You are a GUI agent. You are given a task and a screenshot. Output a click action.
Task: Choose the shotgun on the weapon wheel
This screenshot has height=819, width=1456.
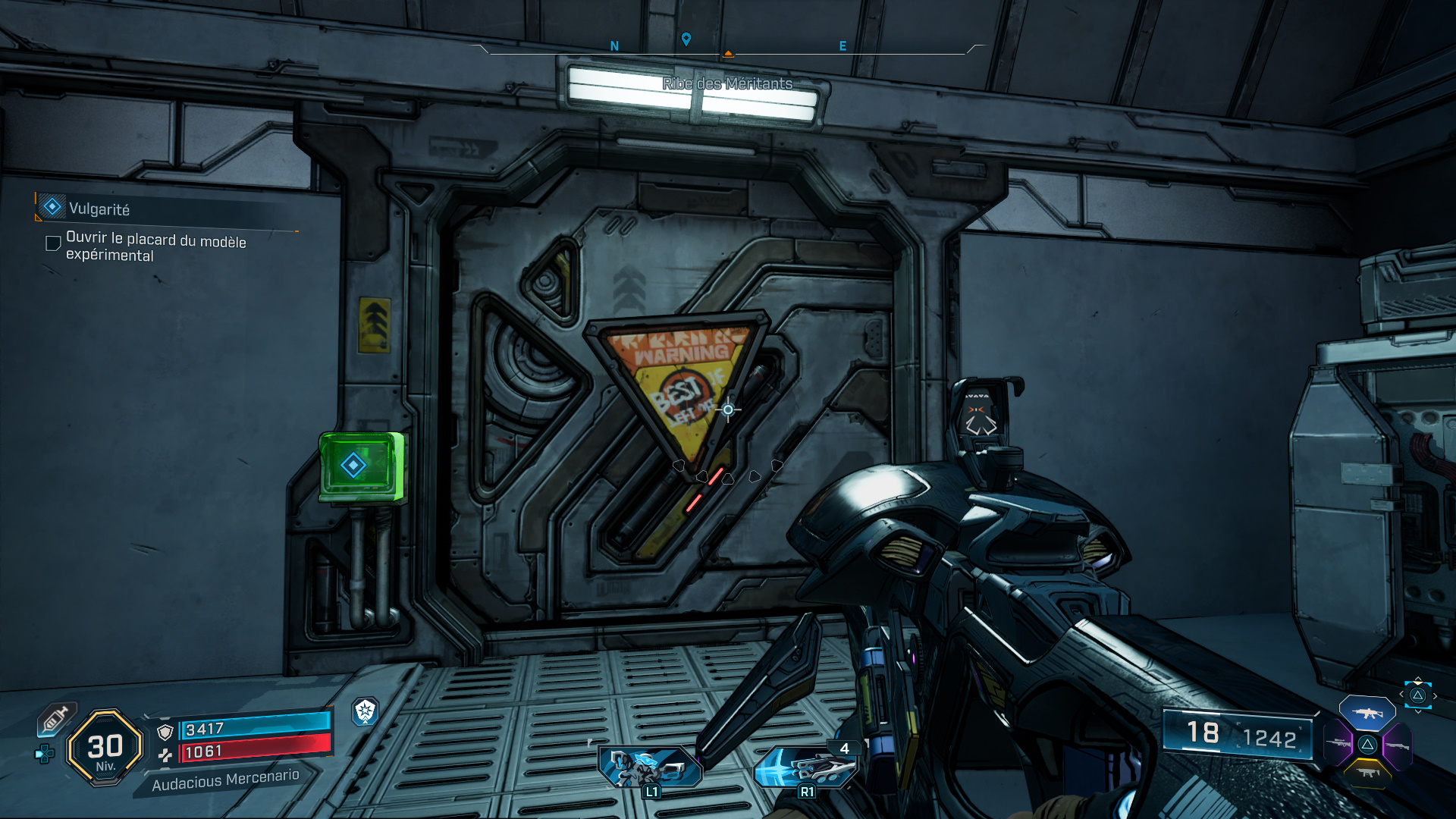click(1398, 745)
